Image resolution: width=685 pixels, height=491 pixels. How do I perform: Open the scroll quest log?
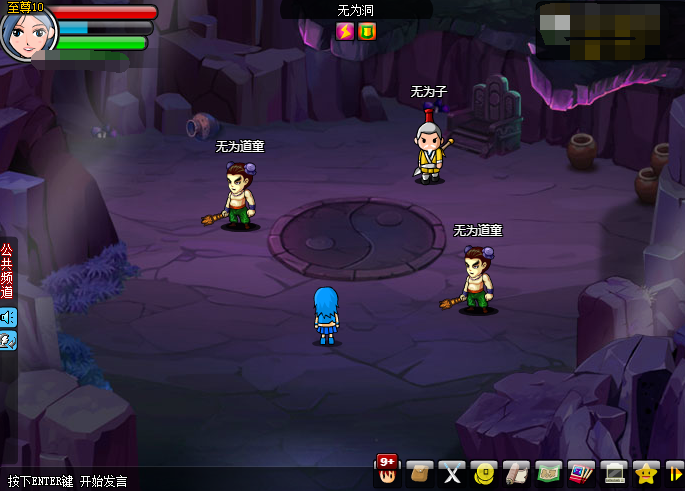tap(515, 472)
